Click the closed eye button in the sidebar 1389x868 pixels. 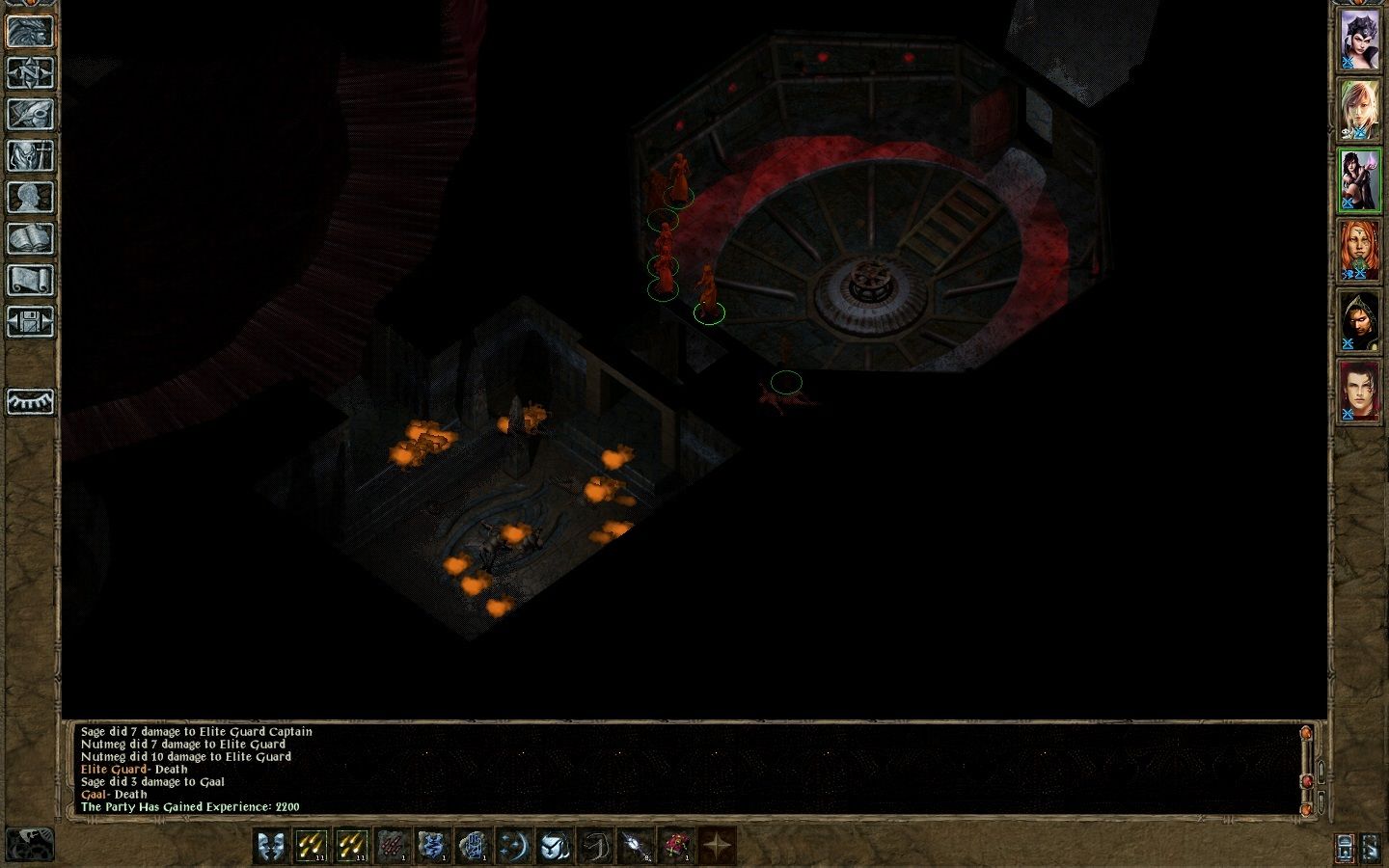30,401
